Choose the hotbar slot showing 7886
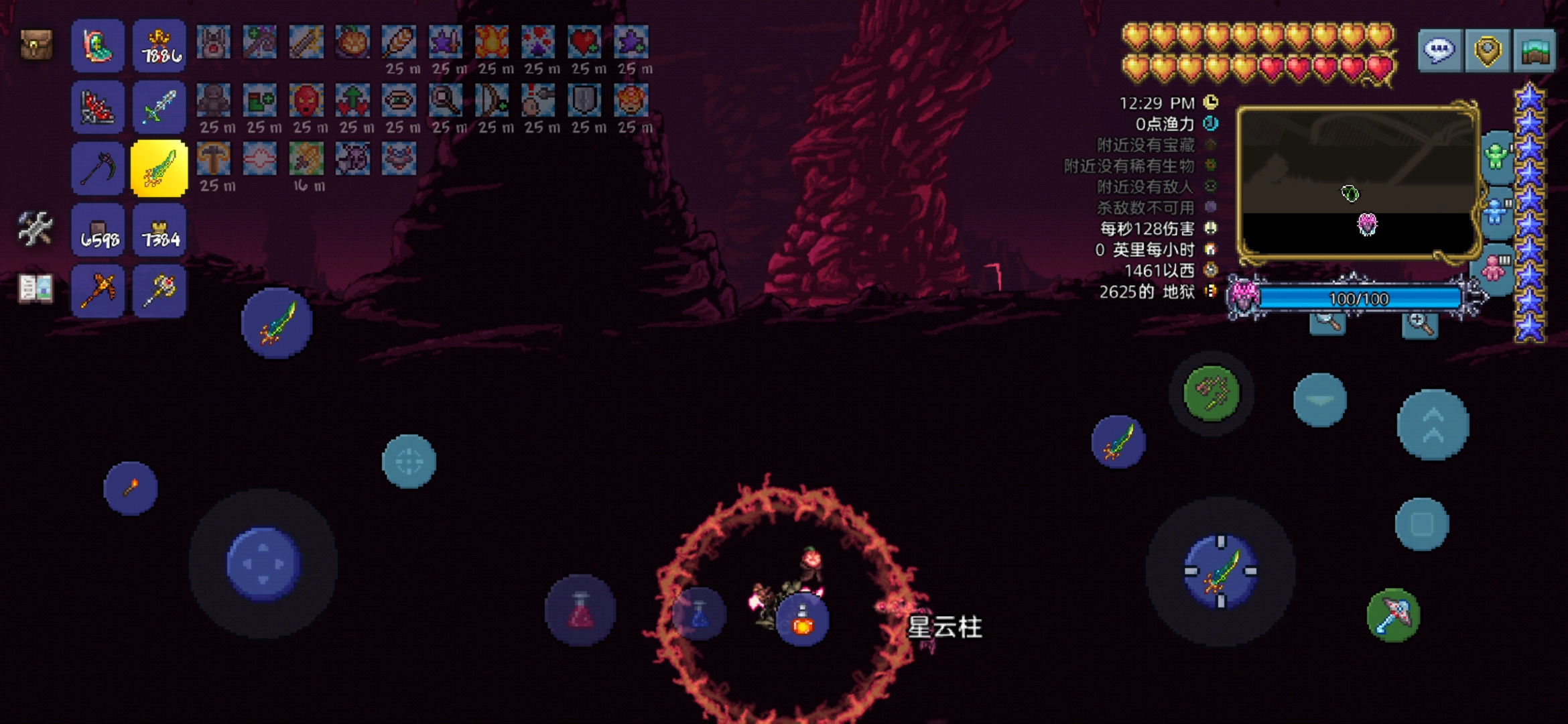Viewport: 1568px width, 724px height. point(159,46)
